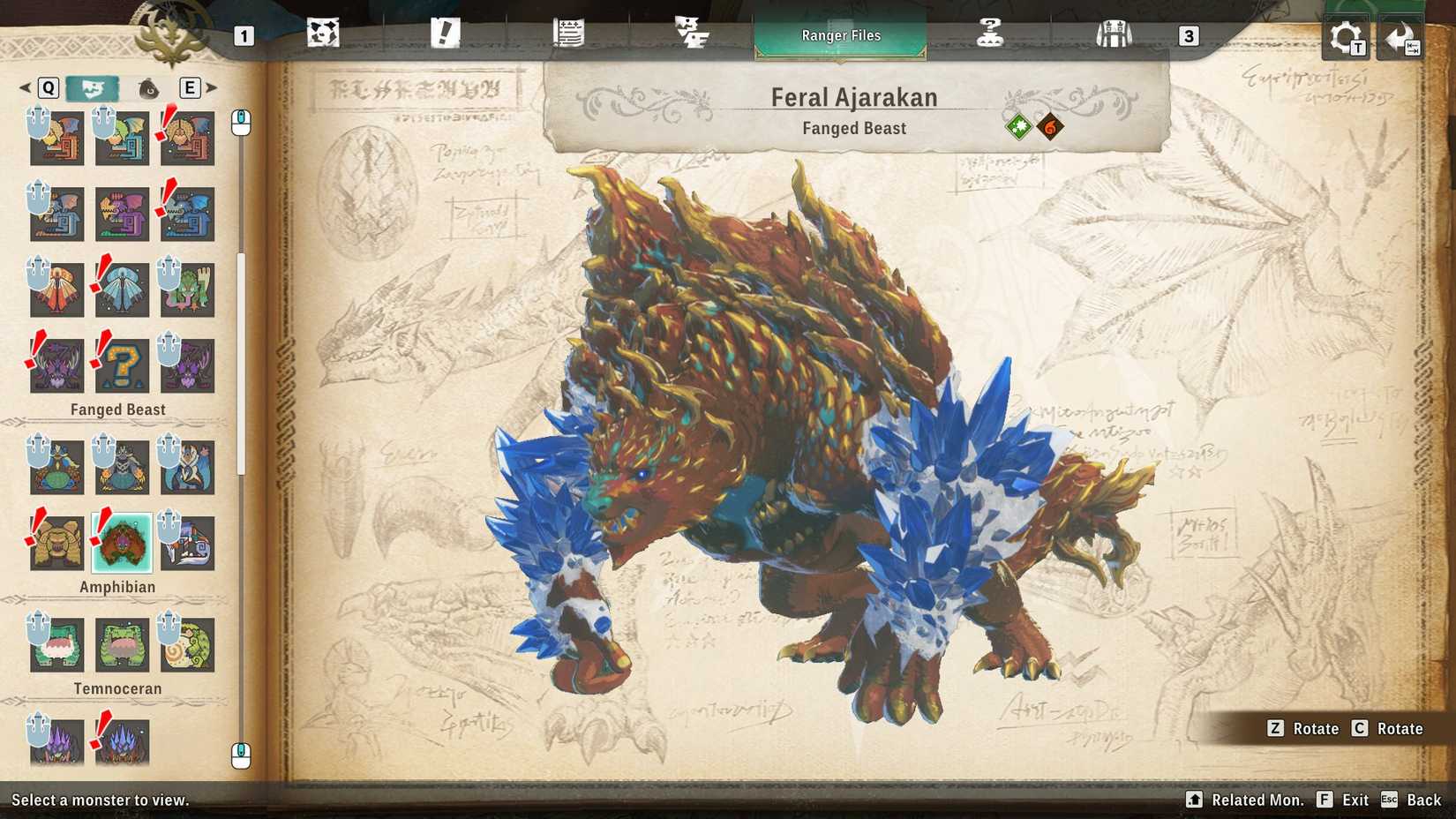Select the highlighted monster-head category tab
This screenshot has width=1456, height=819.
pos(93,88)
